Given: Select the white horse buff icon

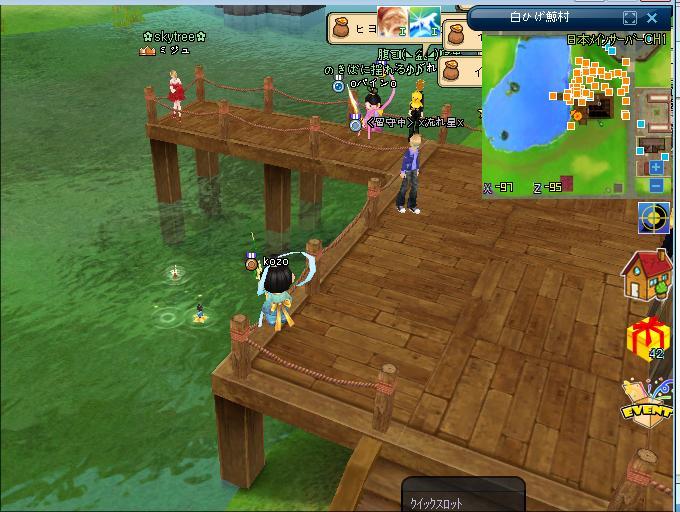Looking at the screenshot, I should (x=424, y=21).
